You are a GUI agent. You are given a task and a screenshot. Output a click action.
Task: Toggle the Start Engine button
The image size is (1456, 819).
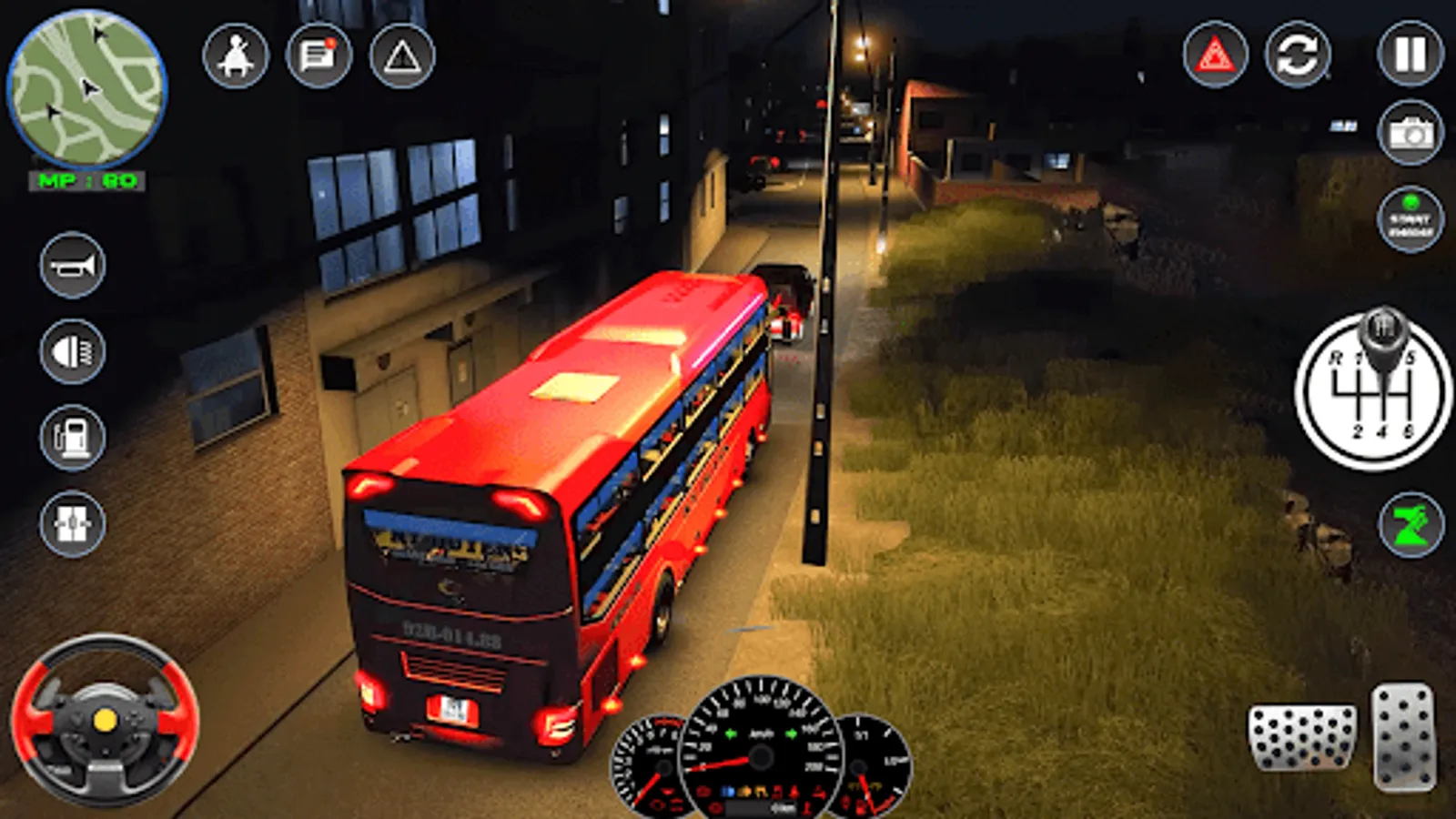coord(1410,220)
